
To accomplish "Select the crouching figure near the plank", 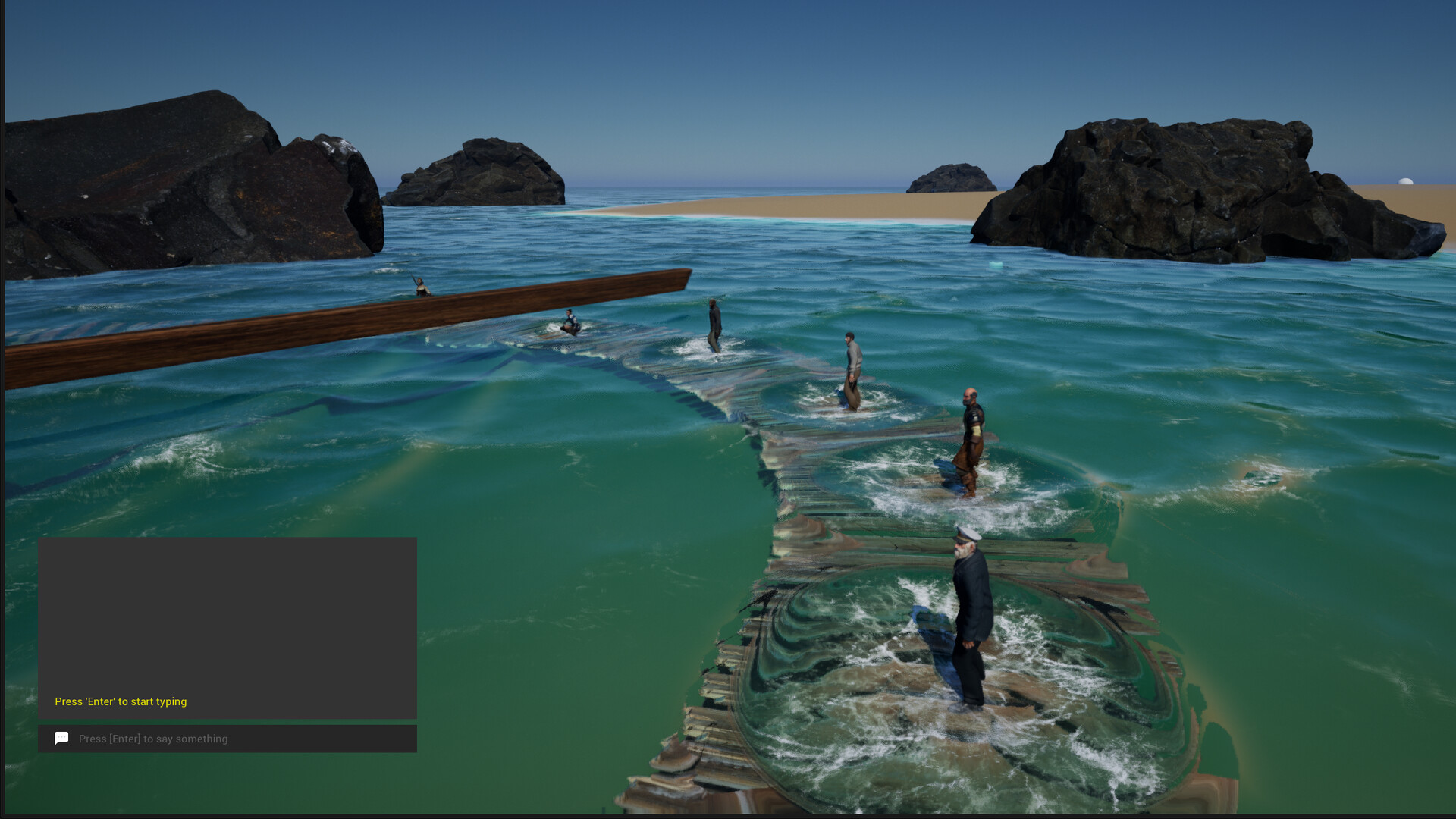I will pyautogui.click(x=570, y=322).
